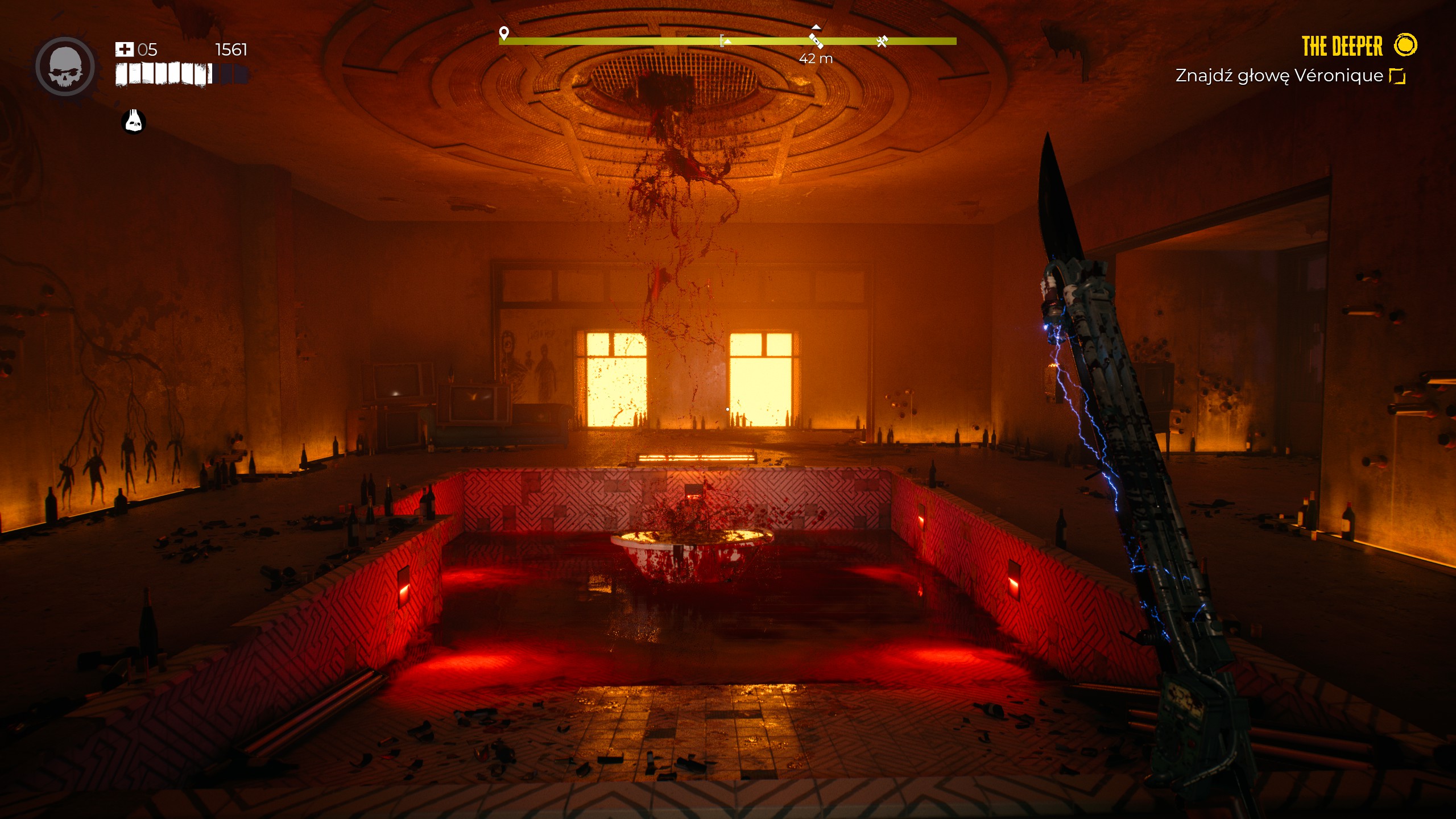
Task: Select the crossed tools workbench compass marker
Action: 882,41
